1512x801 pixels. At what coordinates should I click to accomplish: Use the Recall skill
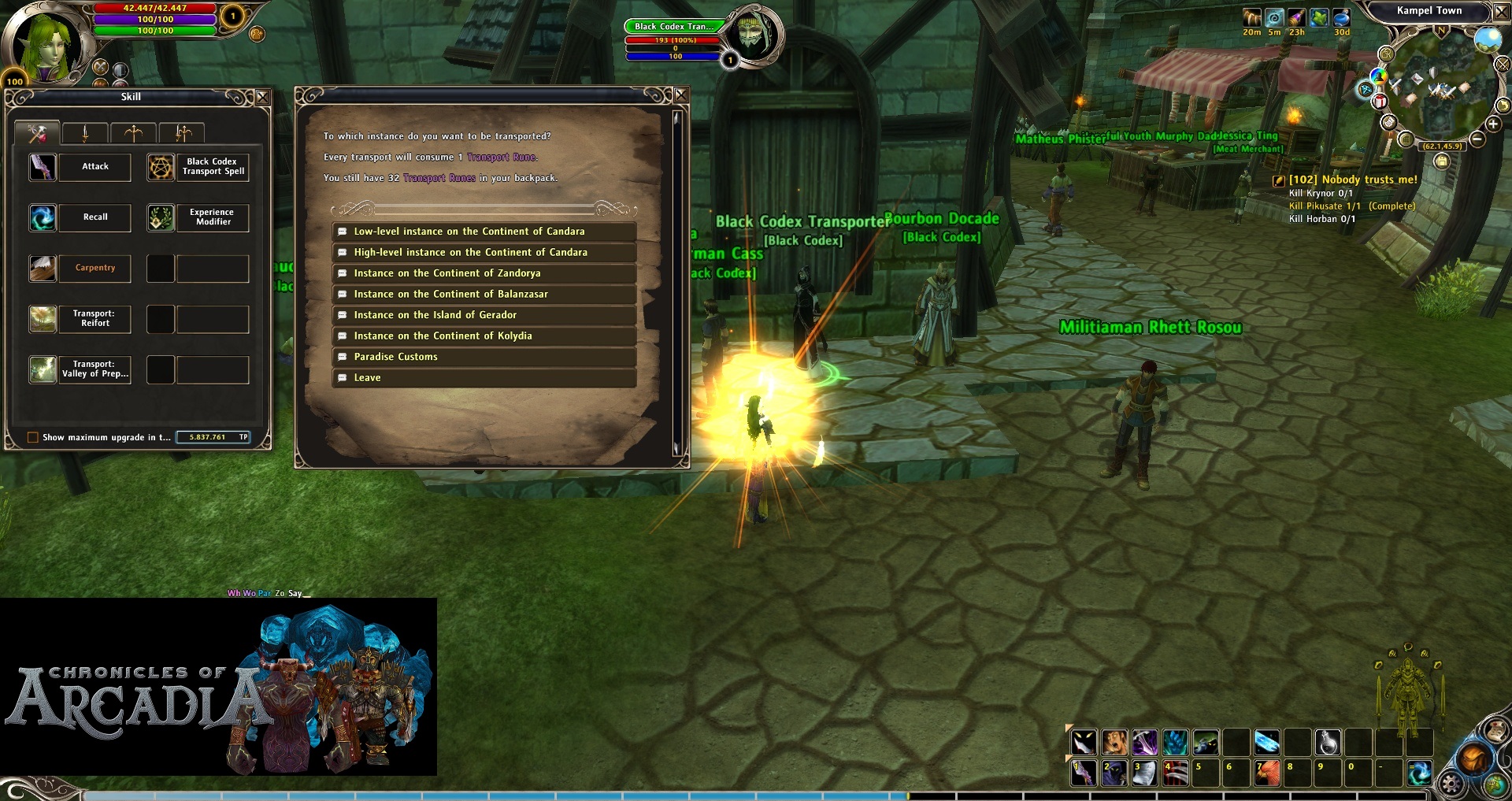(x=43, y=217)
